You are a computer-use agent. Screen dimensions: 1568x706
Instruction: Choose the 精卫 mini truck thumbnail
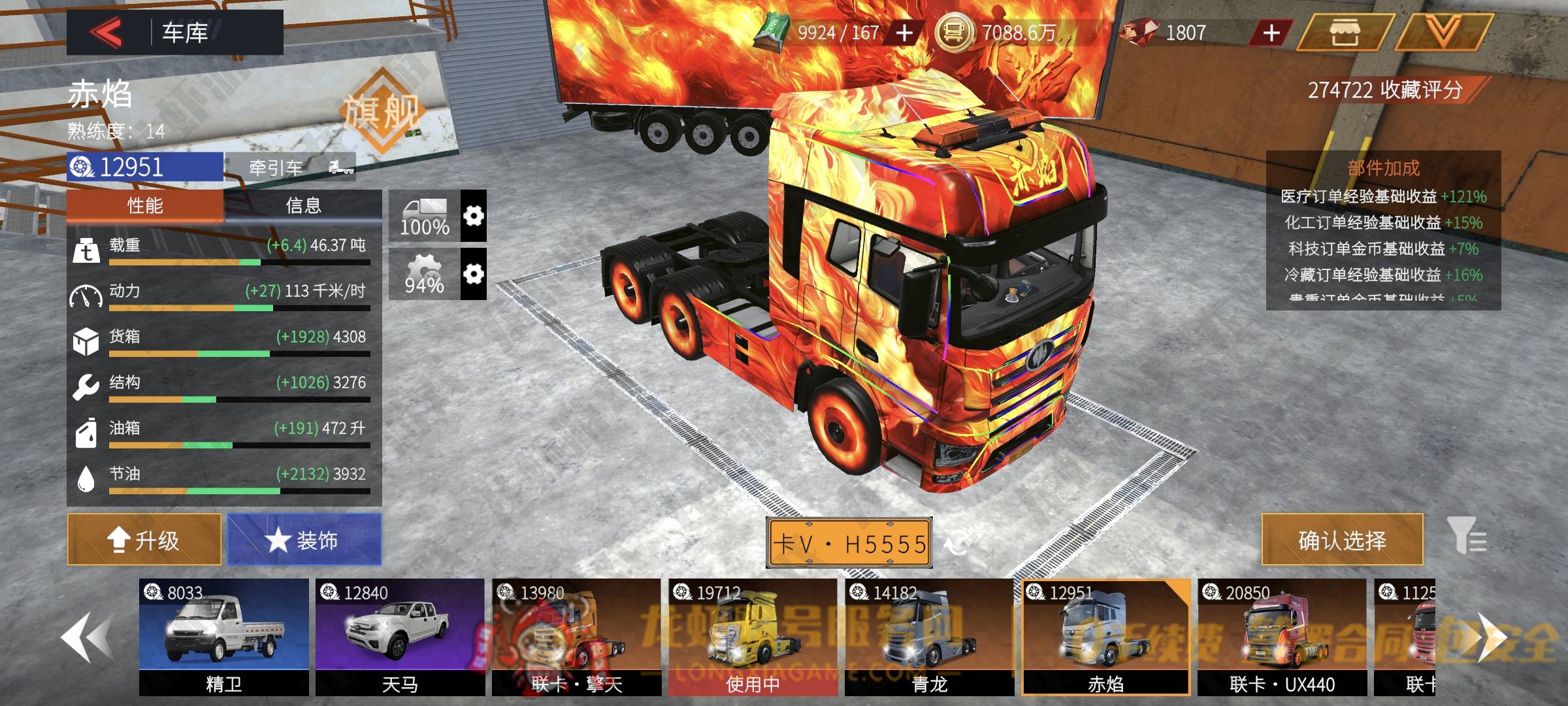223,637
